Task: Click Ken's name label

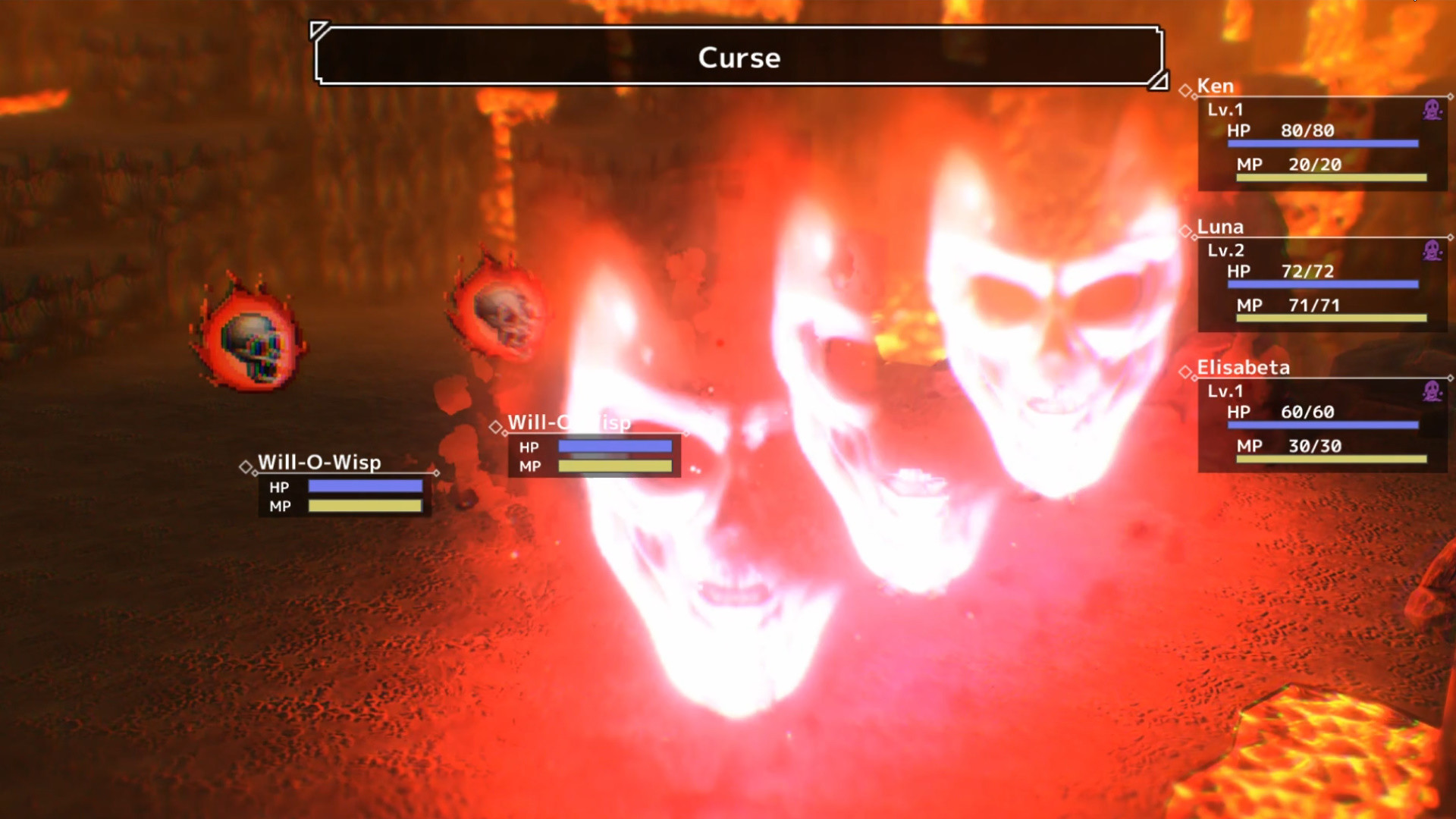Action: 1217,85
